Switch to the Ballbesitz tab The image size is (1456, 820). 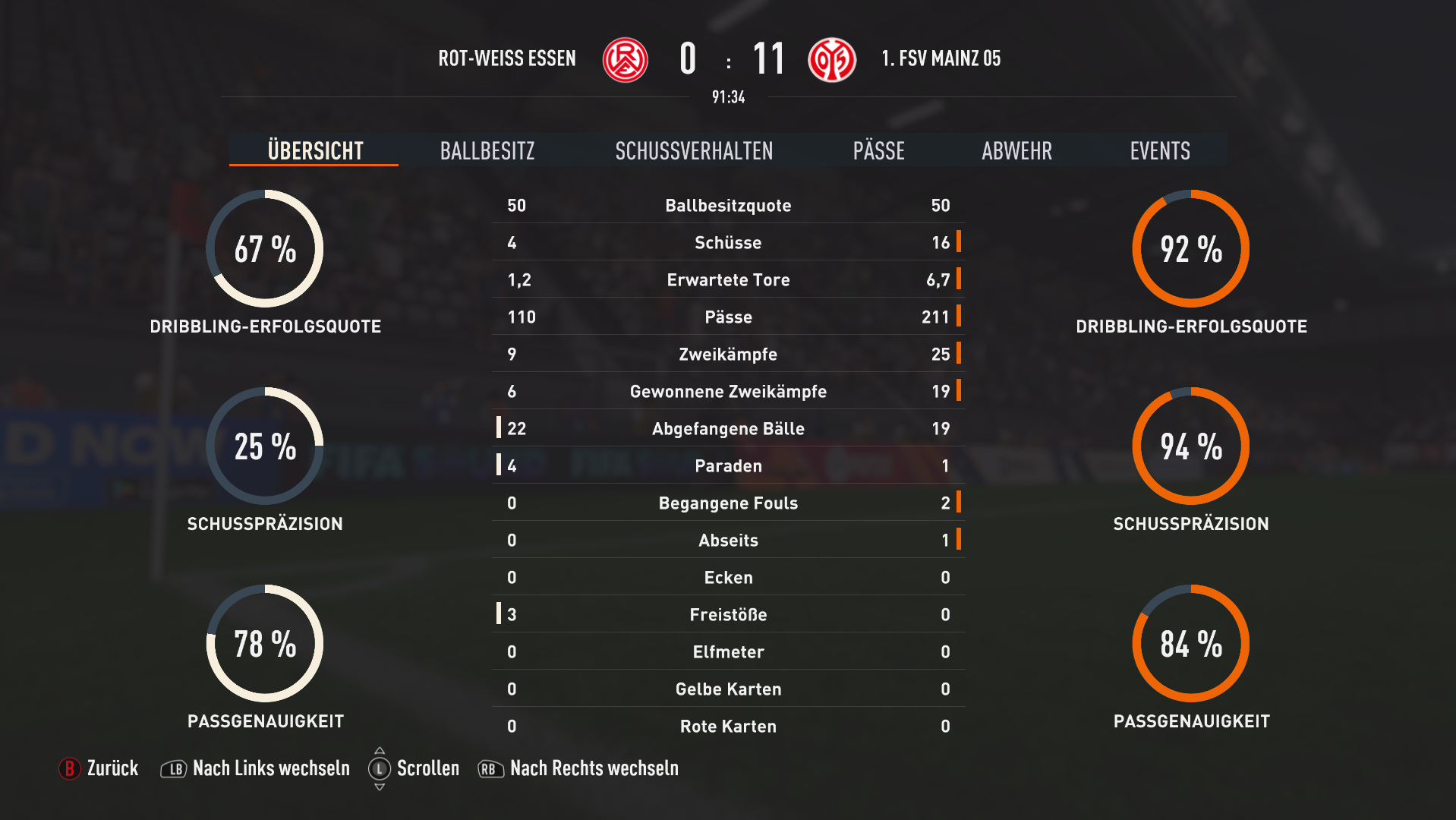[487, 150]
